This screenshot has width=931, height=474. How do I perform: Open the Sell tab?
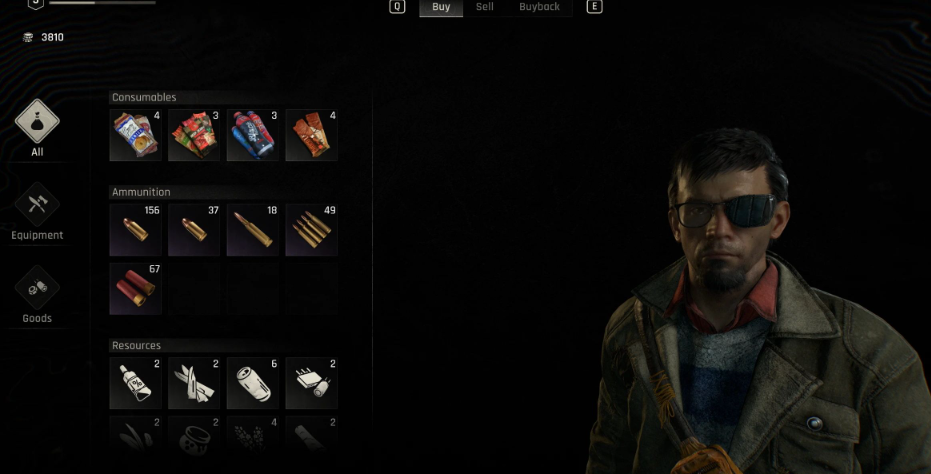click(484, 7)
